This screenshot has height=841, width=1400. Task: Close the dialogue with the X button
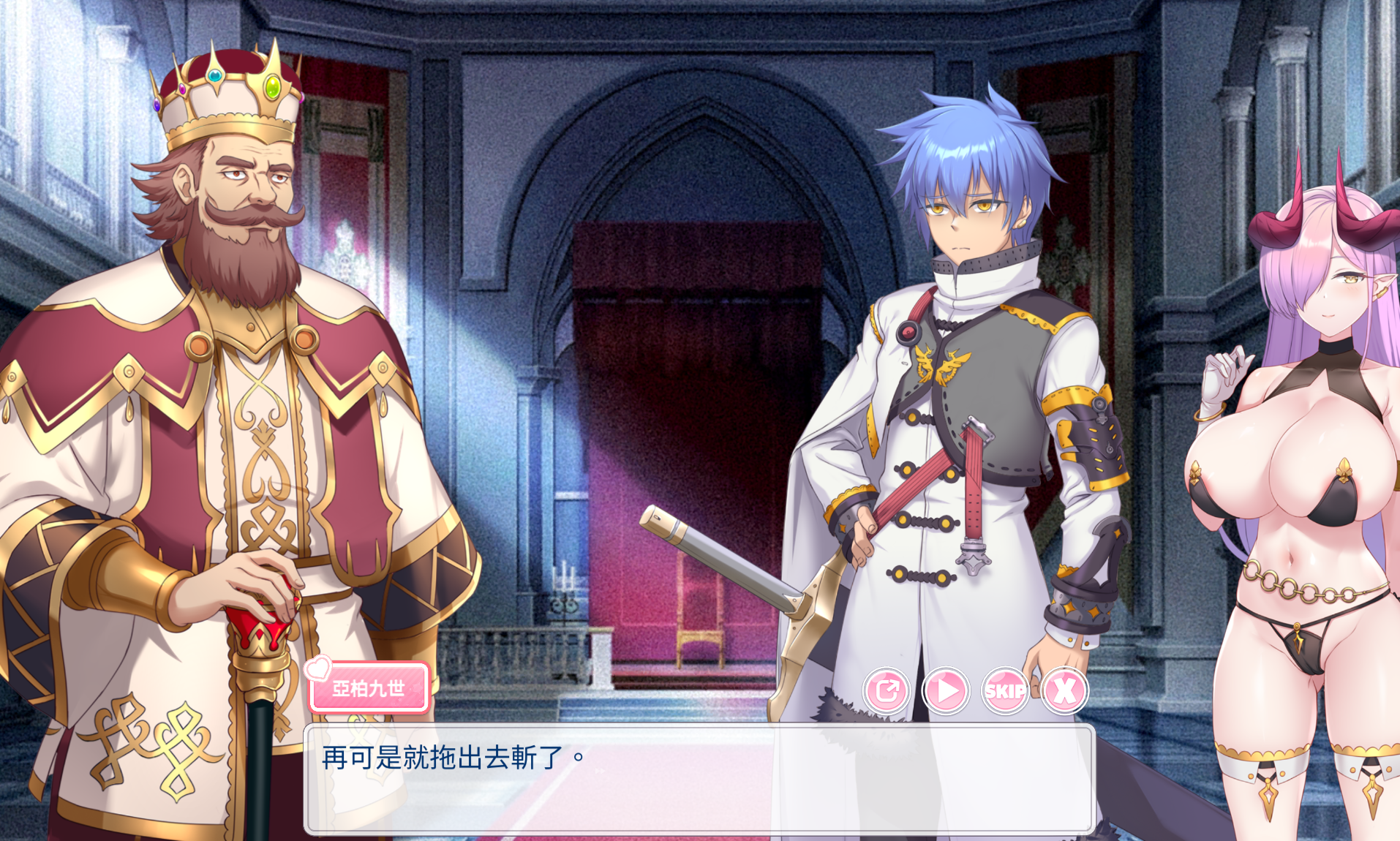coord(1064,690)
